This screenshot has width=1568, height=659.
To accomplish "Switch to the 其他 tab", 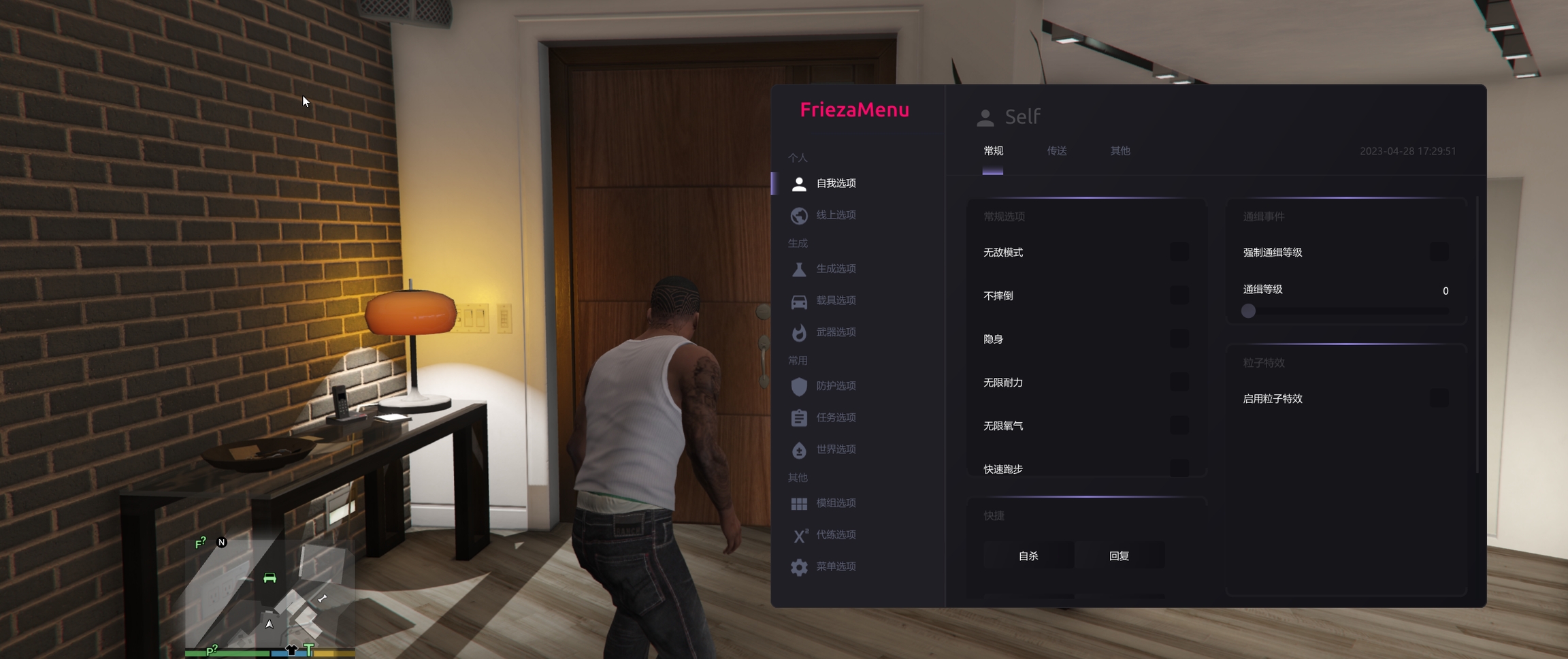I will (x=1120, y=151).
